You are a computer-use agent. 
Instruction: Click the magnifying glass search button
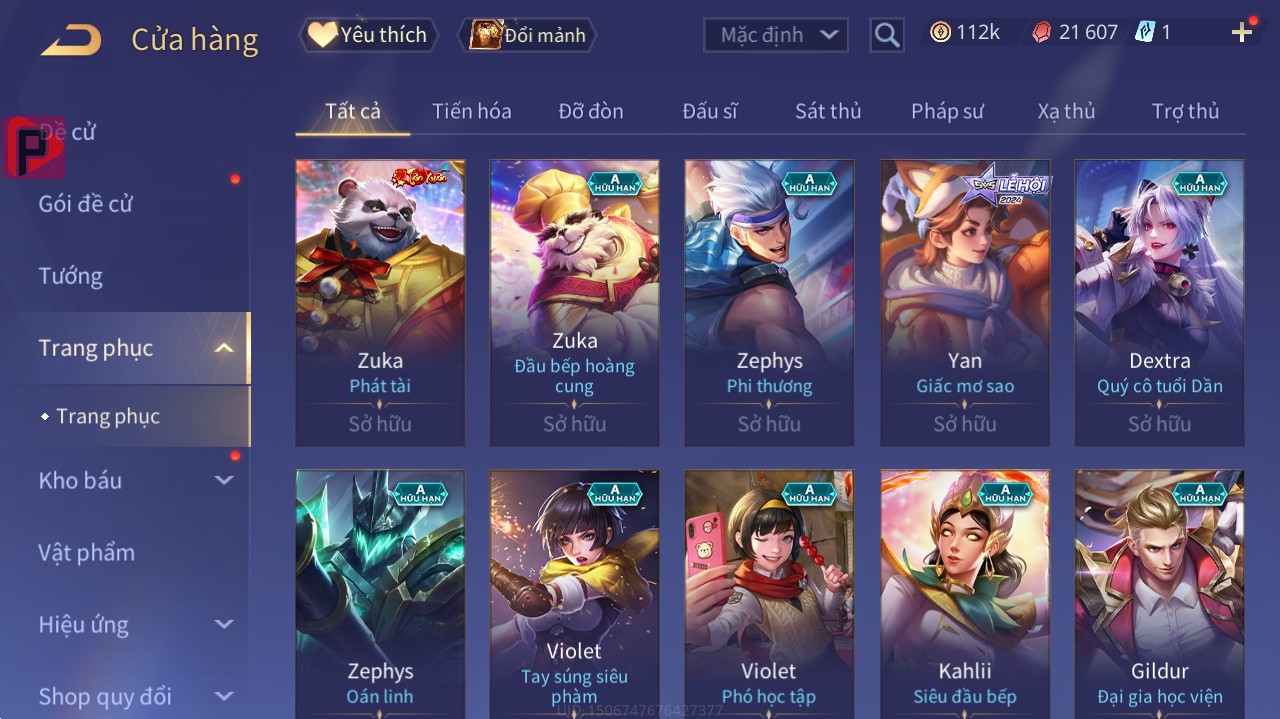(x=886, y=35)
